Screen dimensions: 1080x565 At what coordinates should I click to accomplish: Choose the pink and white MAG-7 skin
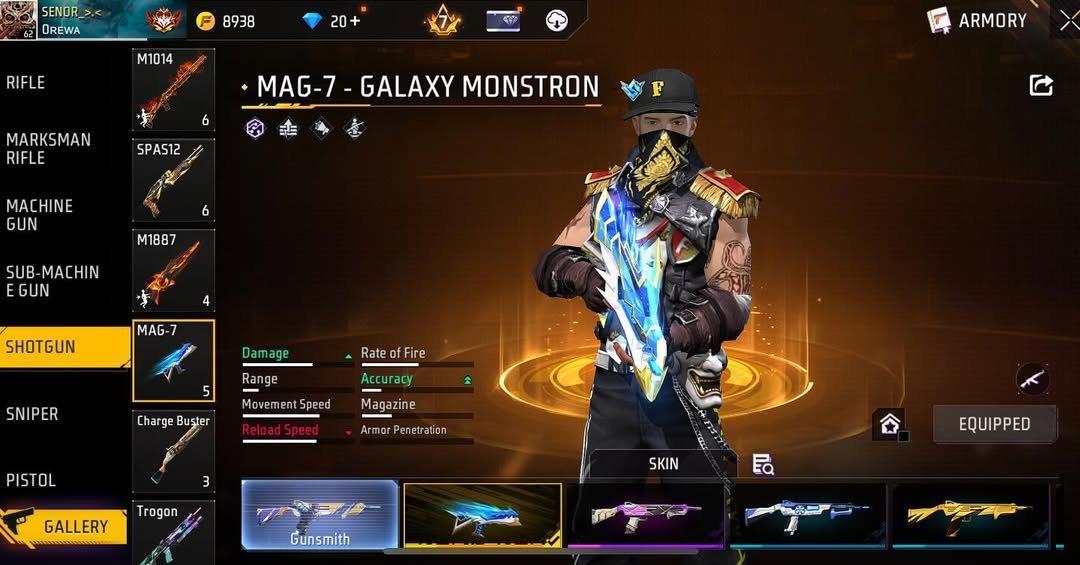coord(645,515)
